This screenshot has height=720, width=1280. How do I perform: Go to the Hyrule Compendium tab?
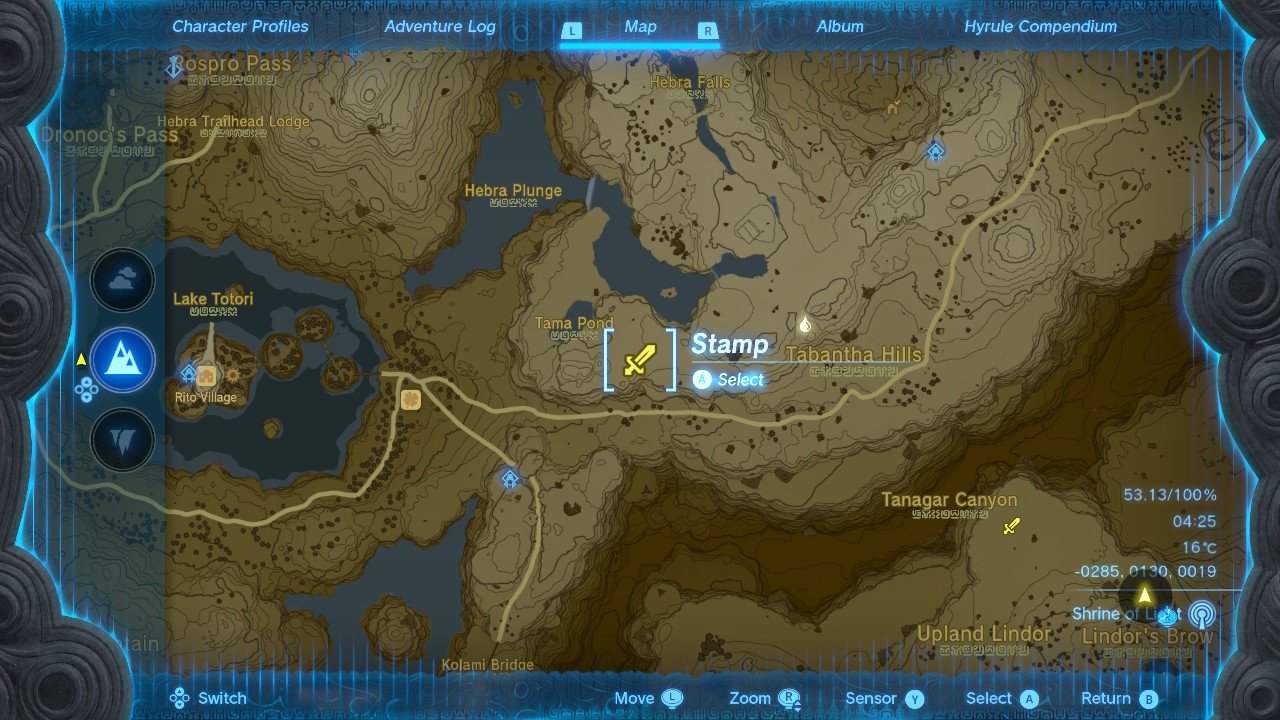(1040, 27)
